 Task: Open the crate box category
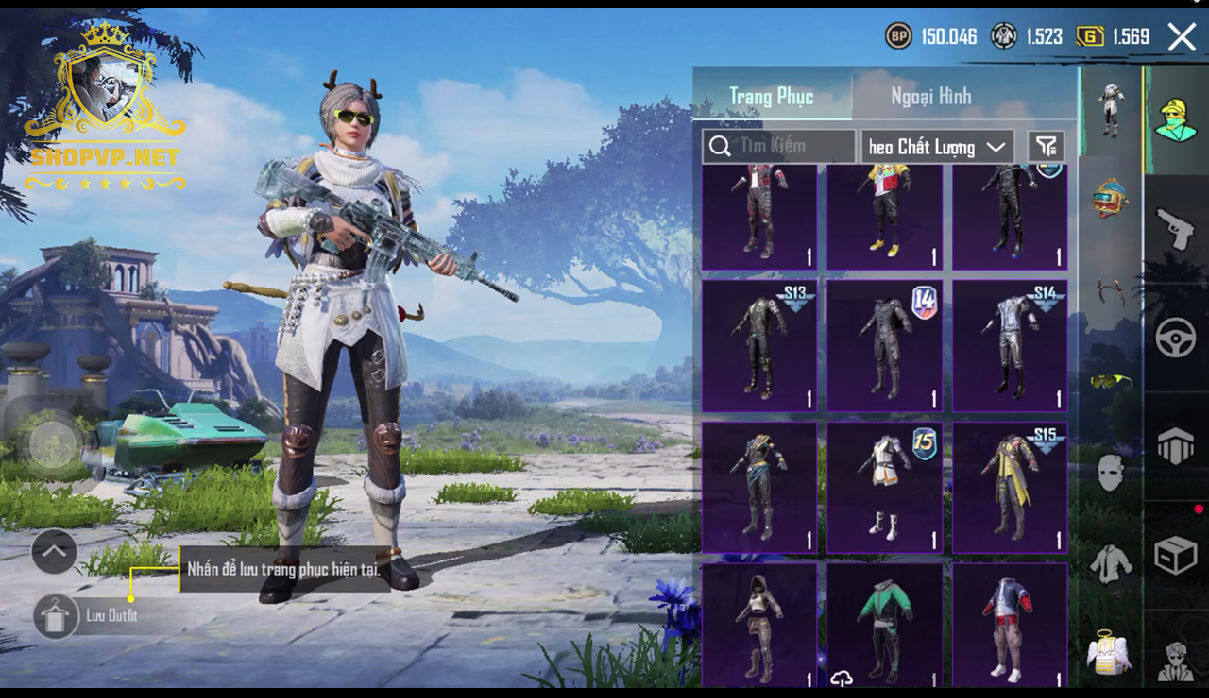click(x=1176, y=555)
